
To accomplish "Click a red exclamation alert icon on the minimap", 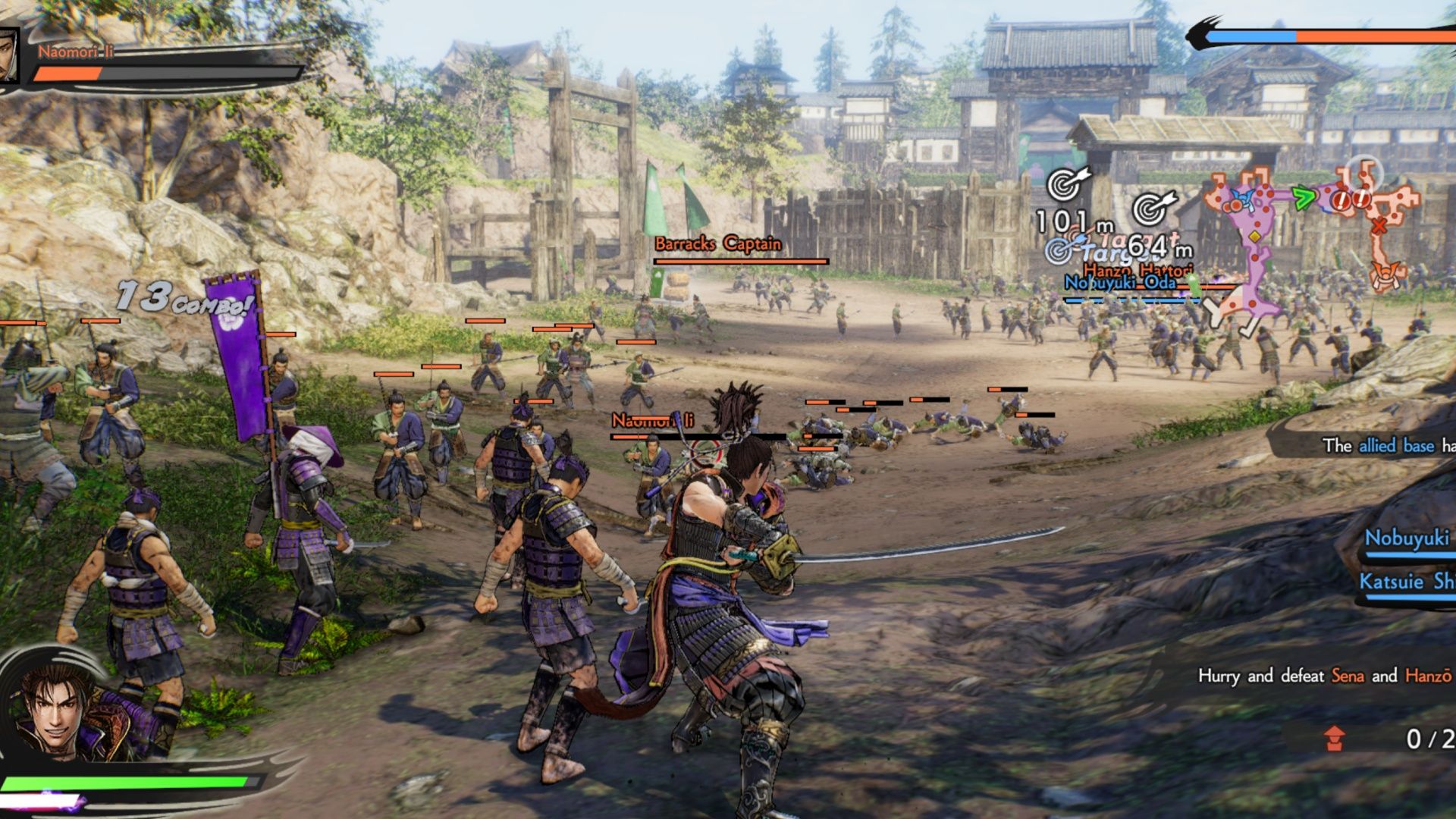I will click(x=1341, y=201).
